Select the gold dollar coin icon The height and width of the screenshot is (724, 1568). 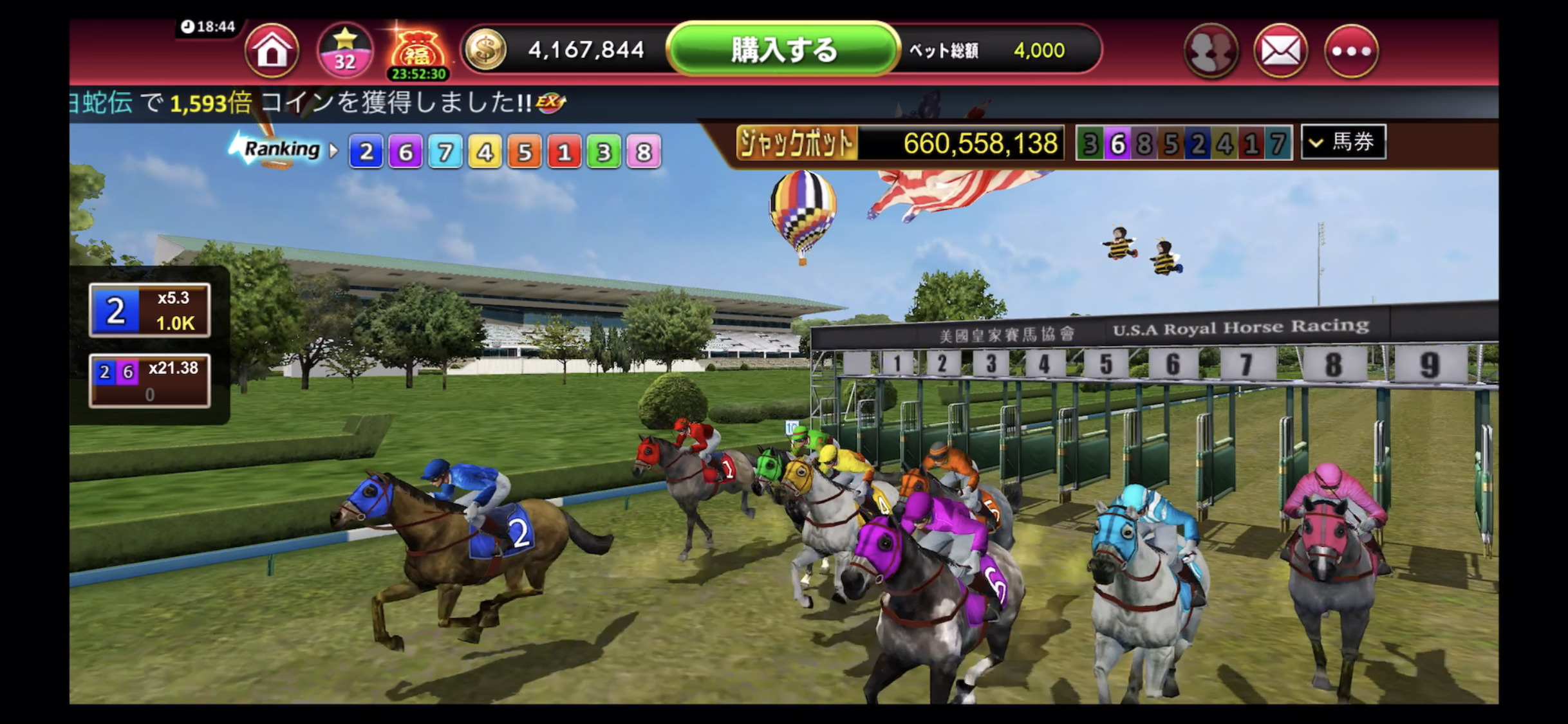click(x=486, y=50)
